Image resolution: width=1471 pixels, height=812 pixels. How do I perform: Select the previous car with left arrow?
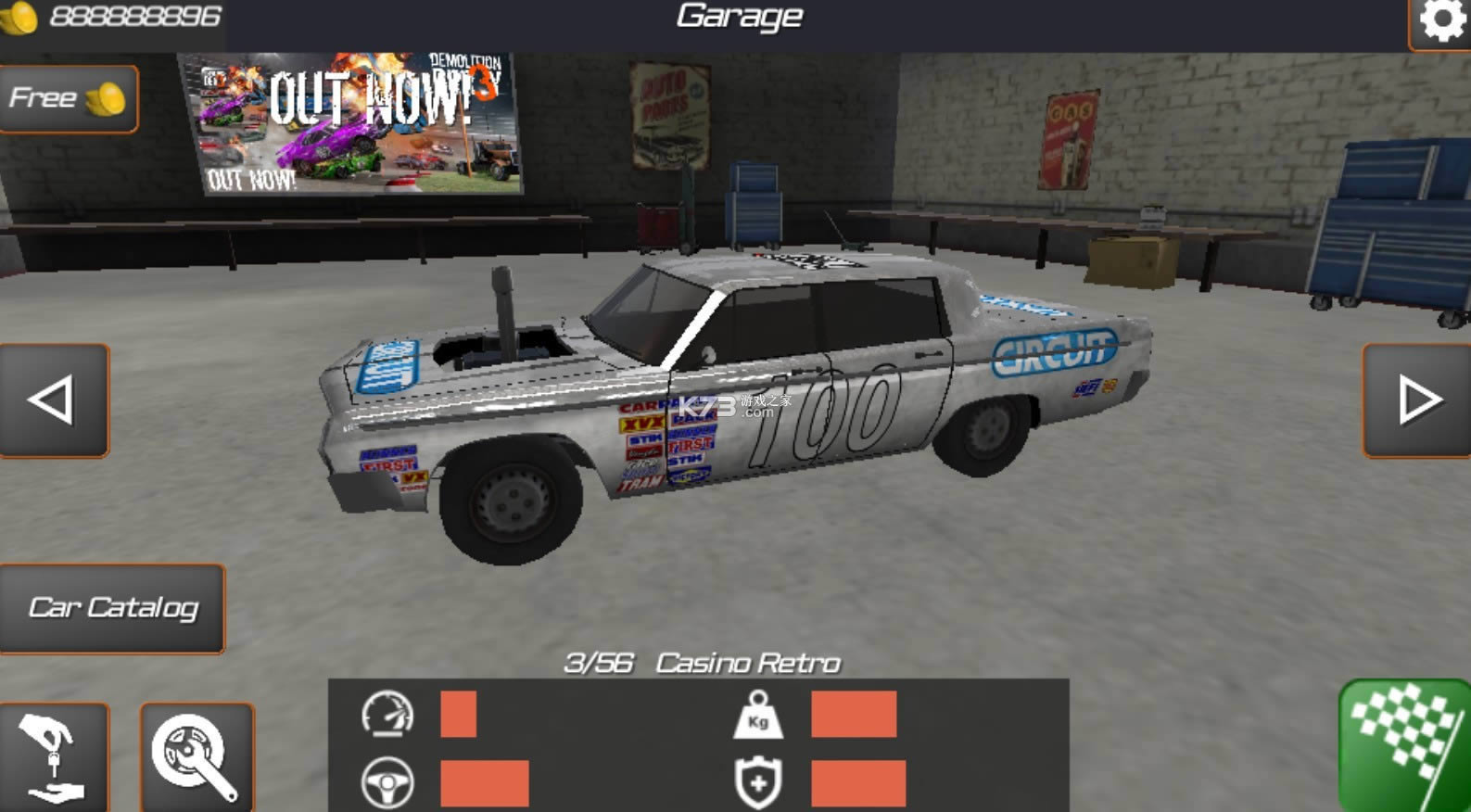[54, 399]
